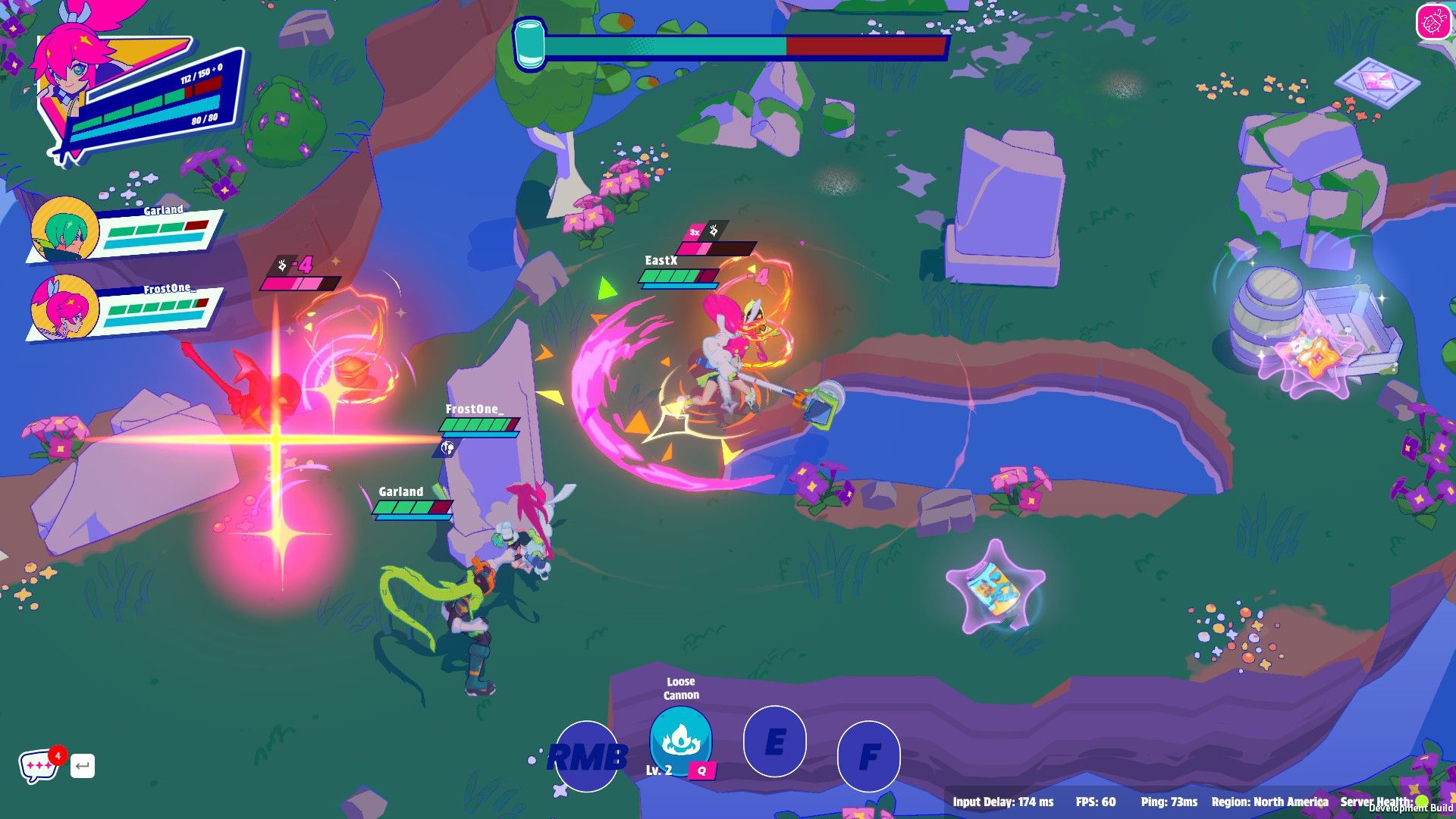1456x819 pixels.
Task: Select FrostOne_'s teammate portrait
Action: coord(65,308)
